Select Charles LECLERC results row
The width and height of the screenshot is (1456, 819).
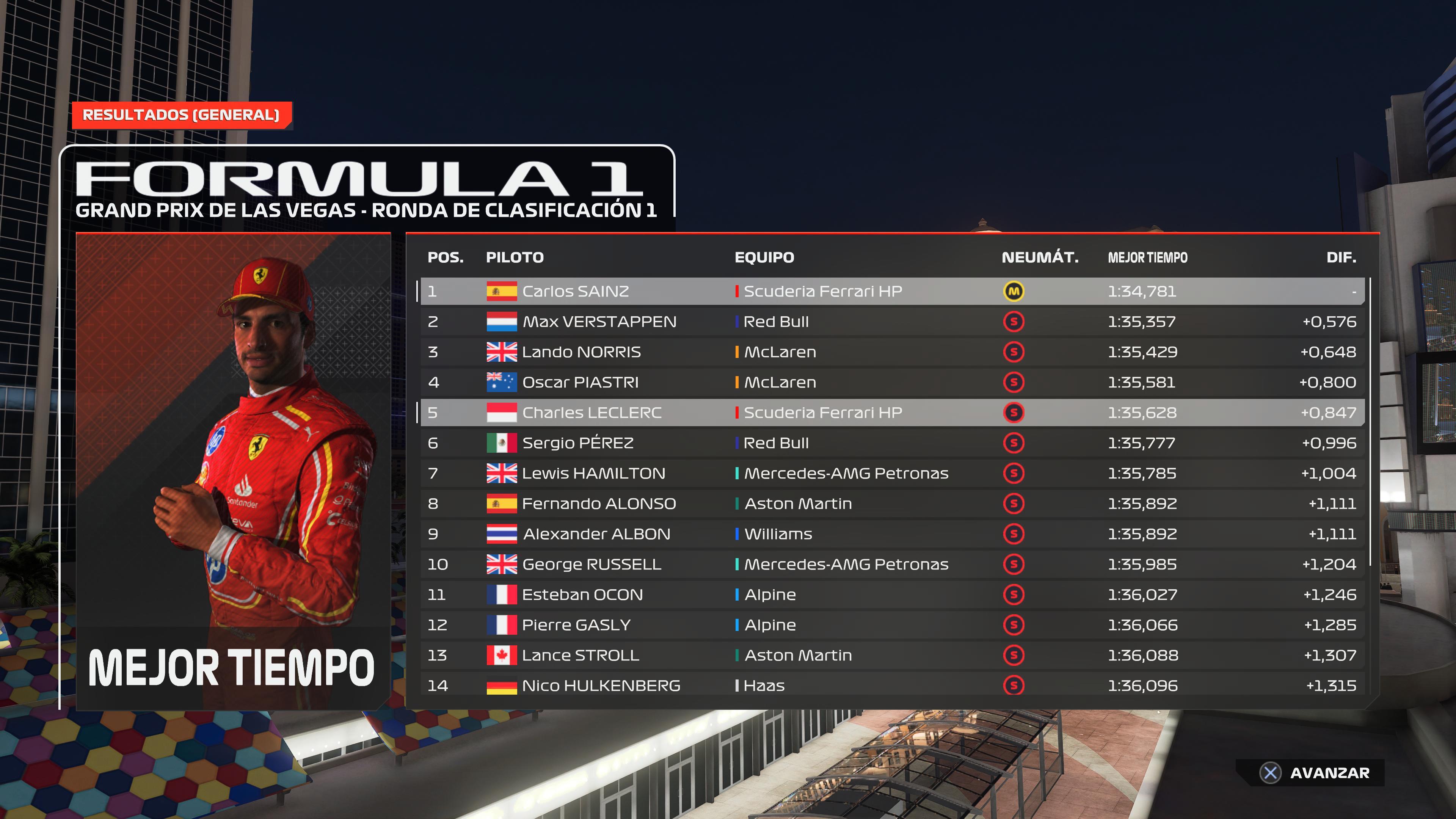(892, 413)
